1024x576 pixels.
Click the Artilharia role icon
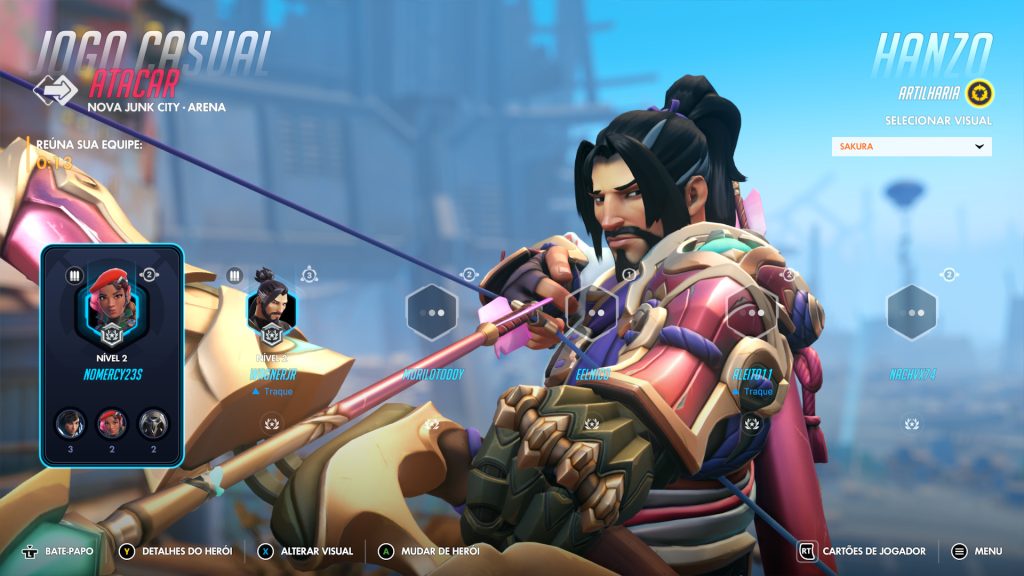[x=979, y=94]
